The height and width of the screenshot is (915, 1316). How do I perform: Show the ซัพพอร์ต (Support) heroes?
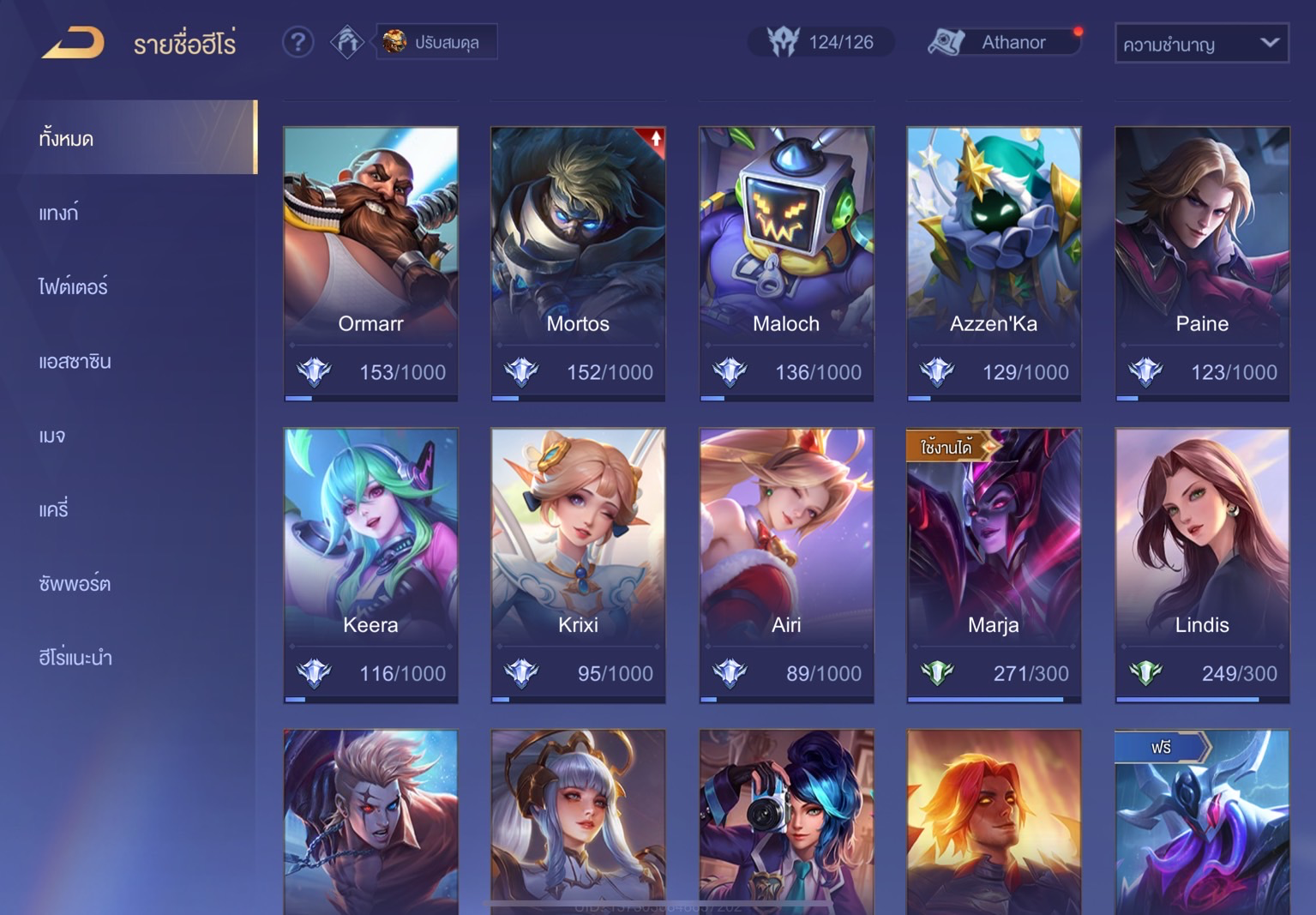pyautogui.click(x=75, y=584)
